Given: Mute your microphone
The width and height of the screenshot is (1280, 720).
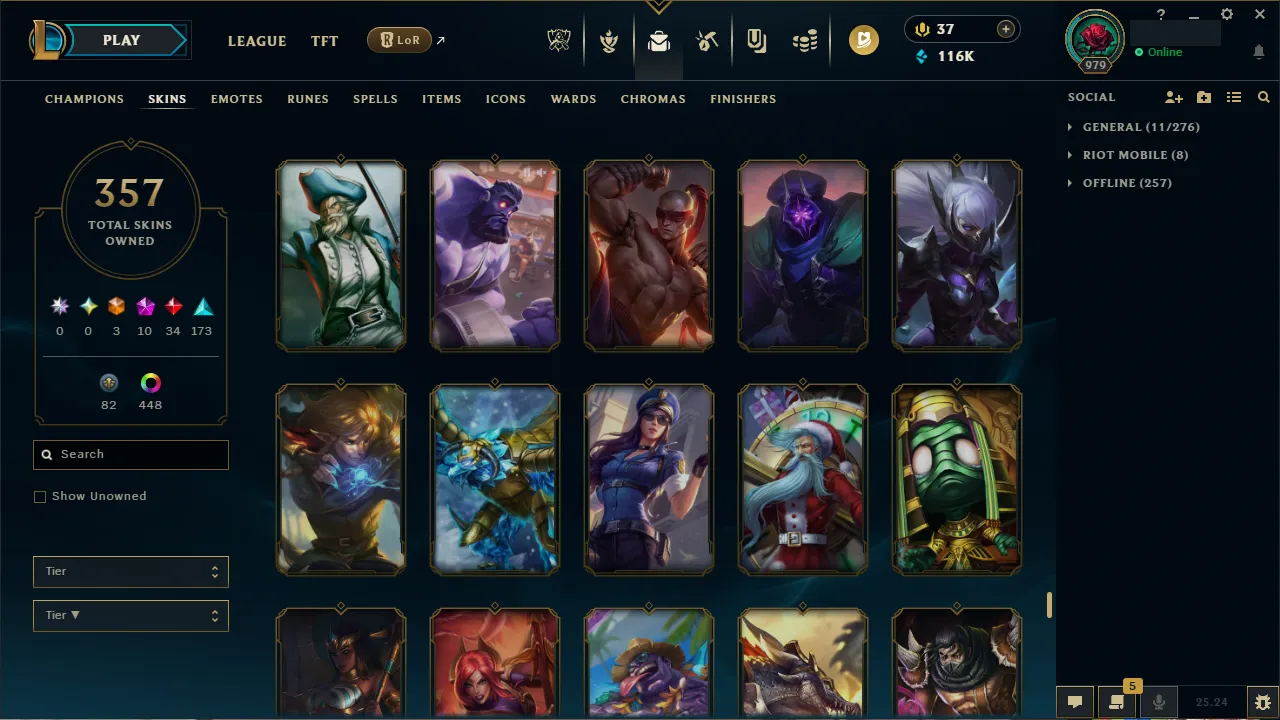Looking at the screenshot, I should (1158, 701).
